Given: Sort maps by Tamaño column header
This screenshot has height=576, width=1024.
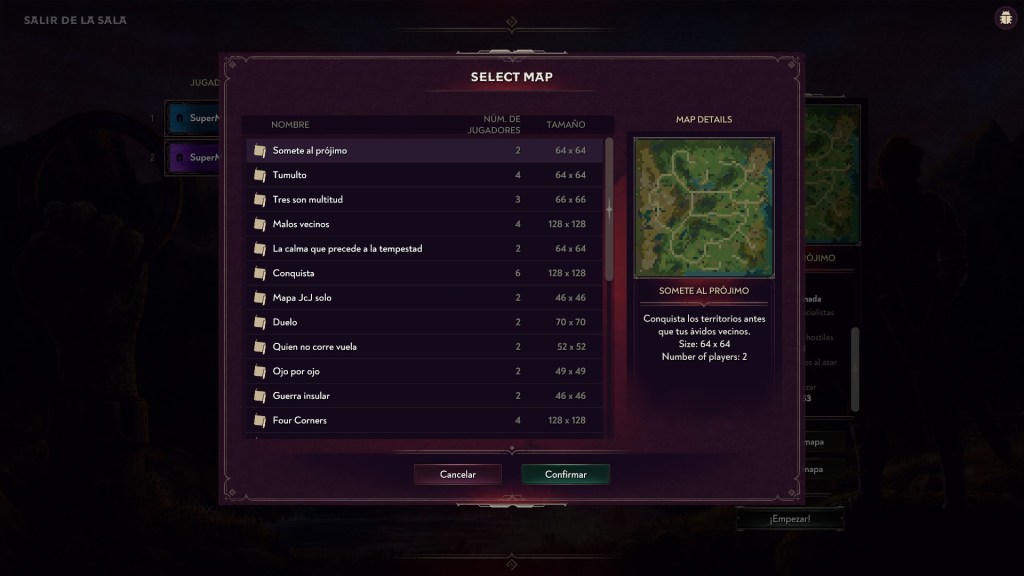Looking at the screenshot, I should [566, 125].
